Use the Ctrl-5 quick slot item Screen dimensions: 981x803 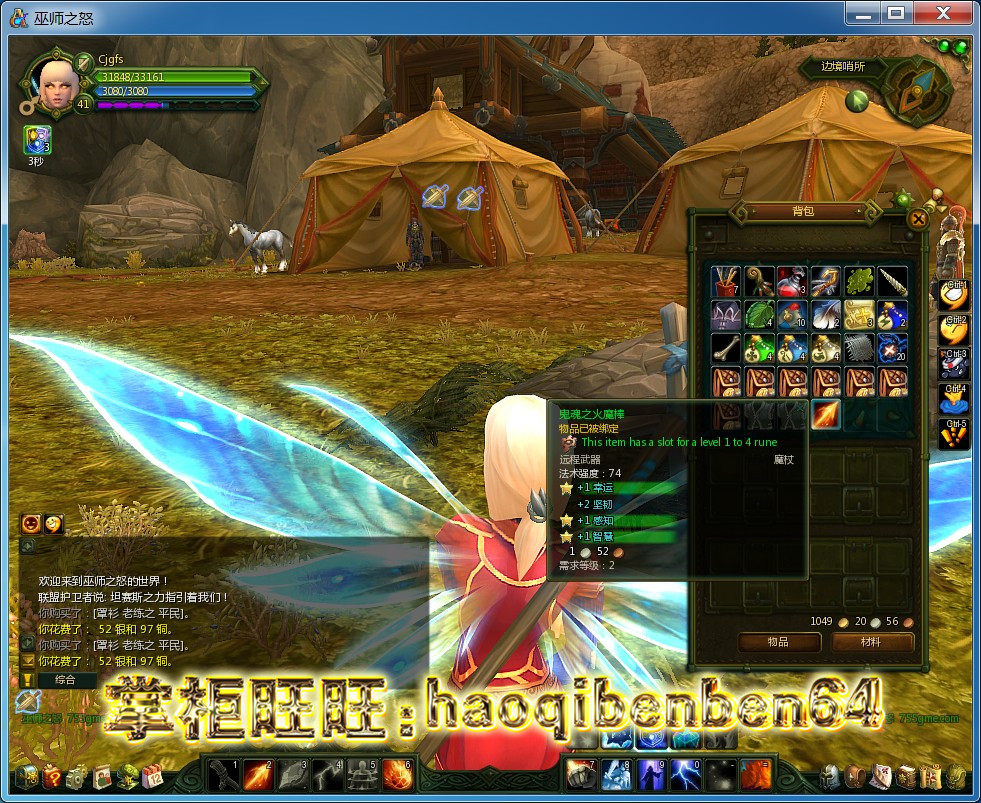954,434
